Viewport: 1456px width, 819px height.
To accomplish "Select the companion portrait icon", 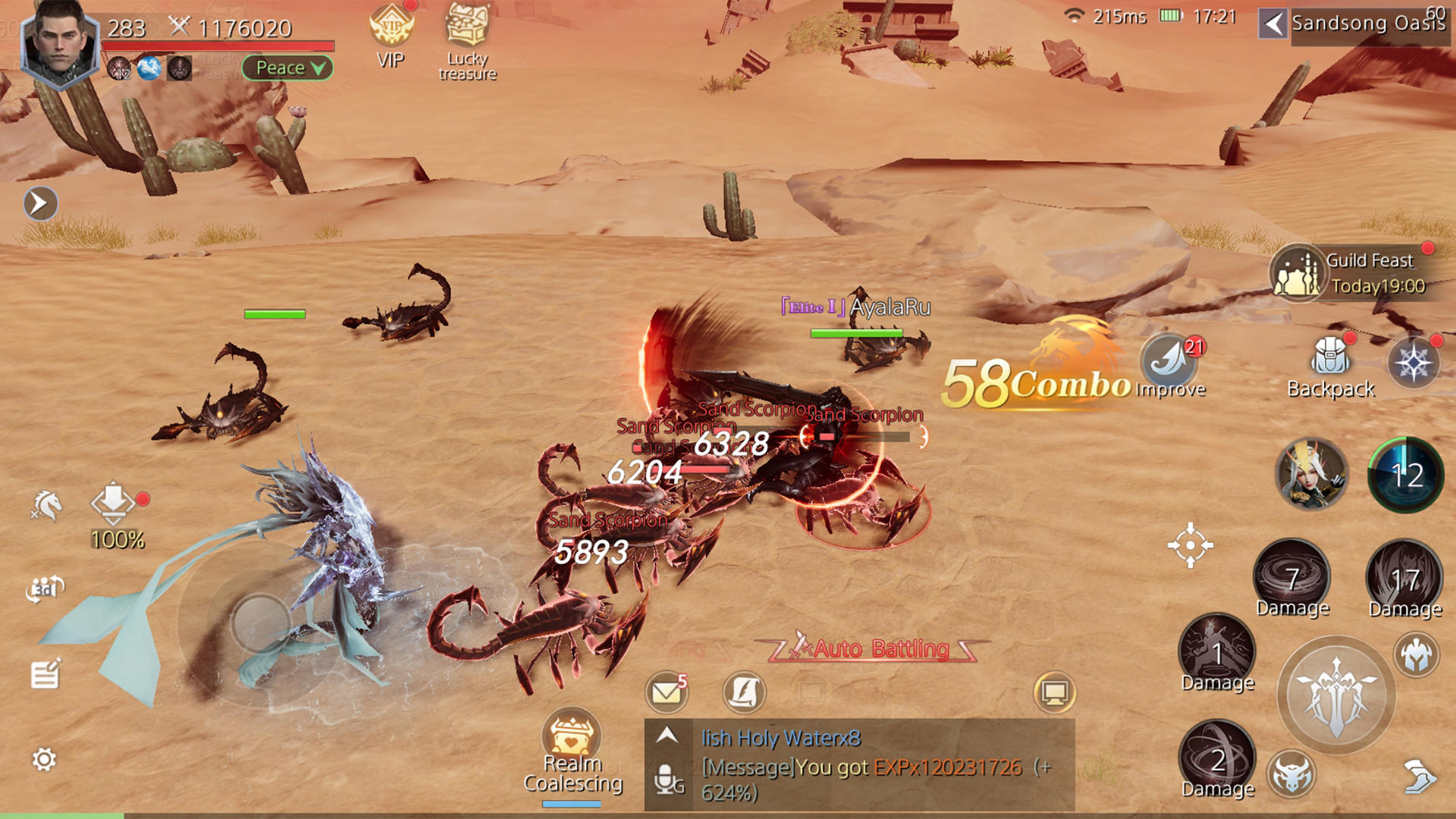I will (x=1312, y=475).
